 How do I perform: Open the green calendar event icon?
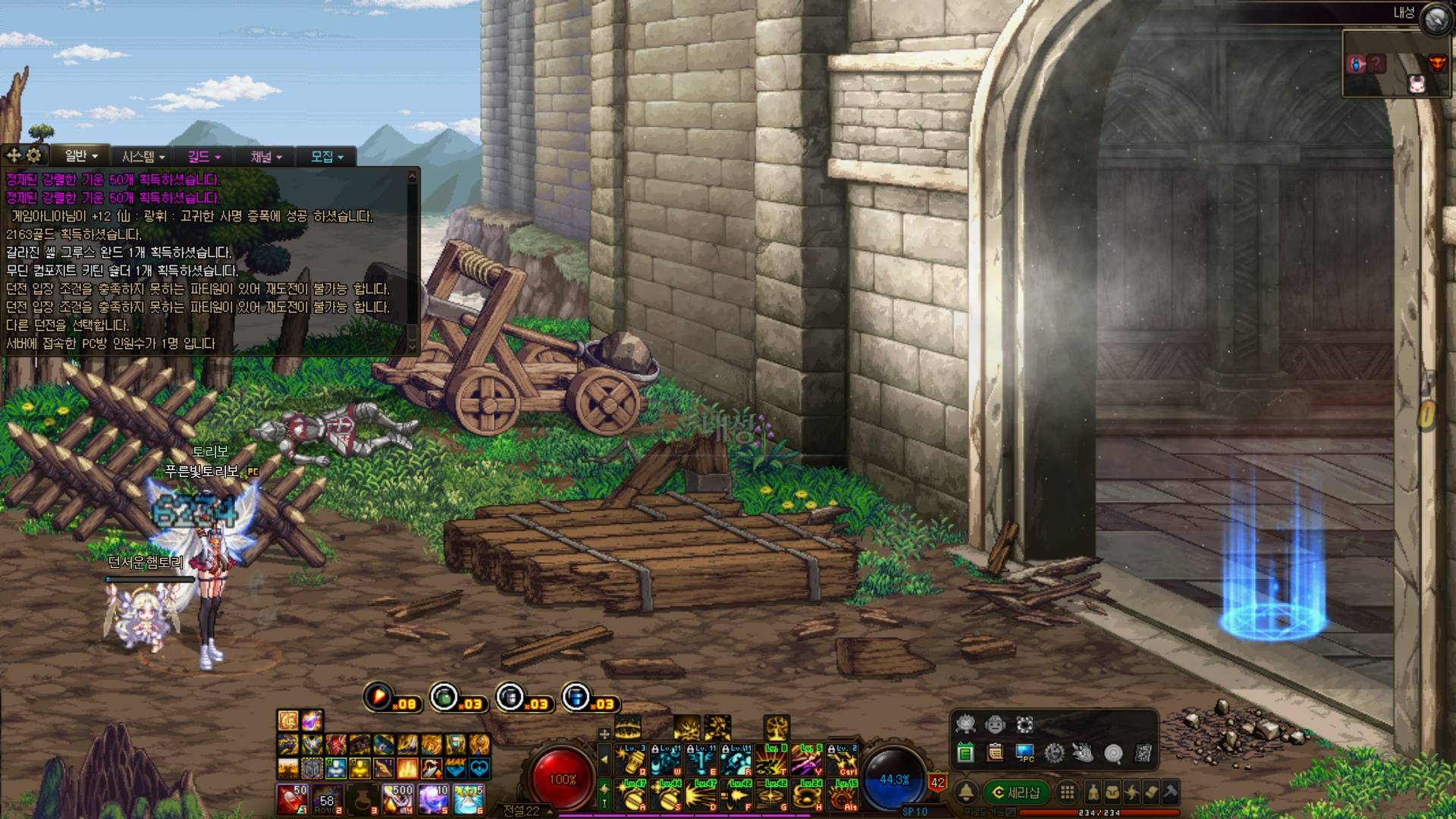pos(965,753)
